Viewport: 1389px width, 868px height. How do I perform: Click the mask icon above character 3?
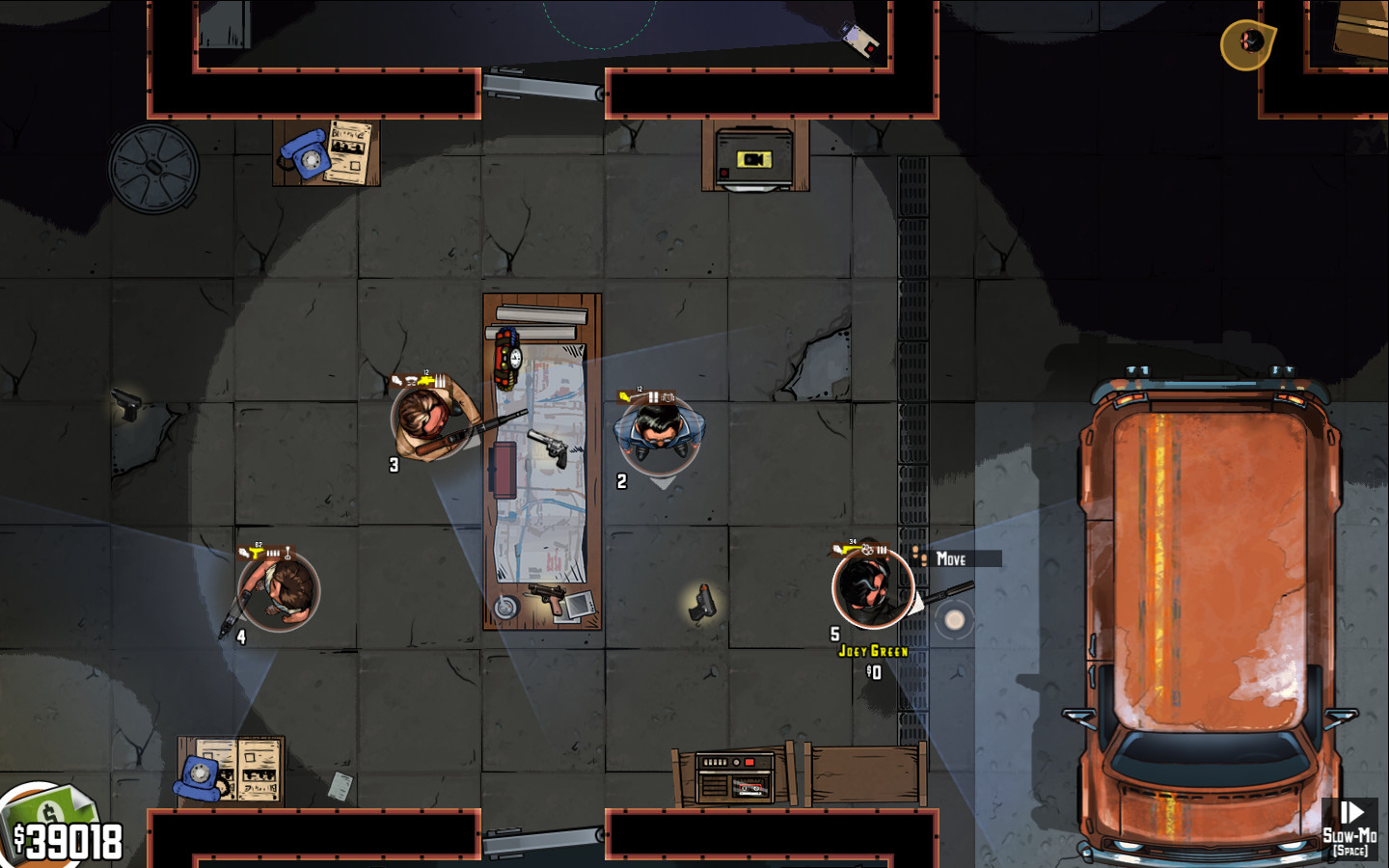410,381
